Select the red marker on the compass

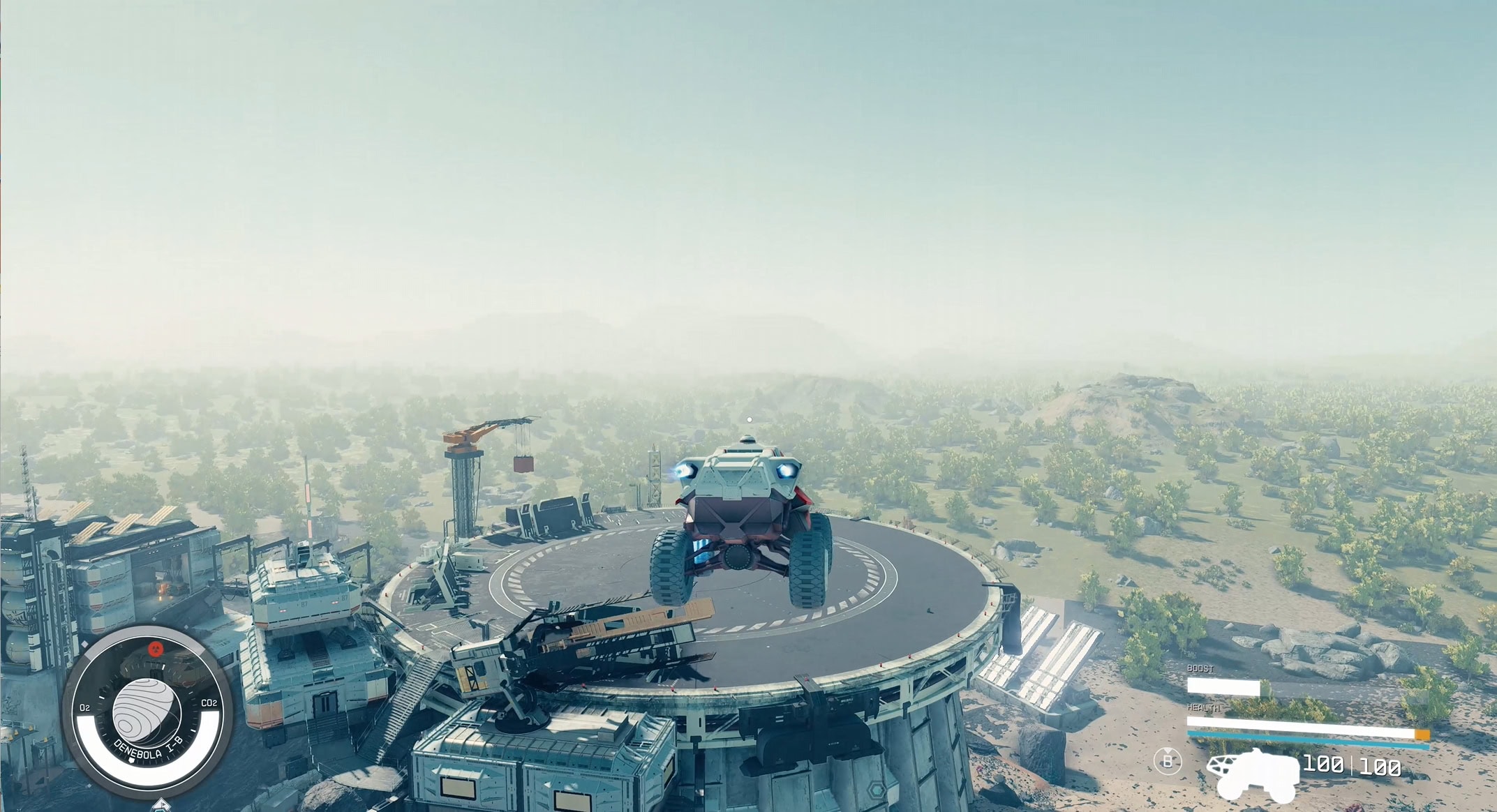pyautogui.click(x=155, y=649)
